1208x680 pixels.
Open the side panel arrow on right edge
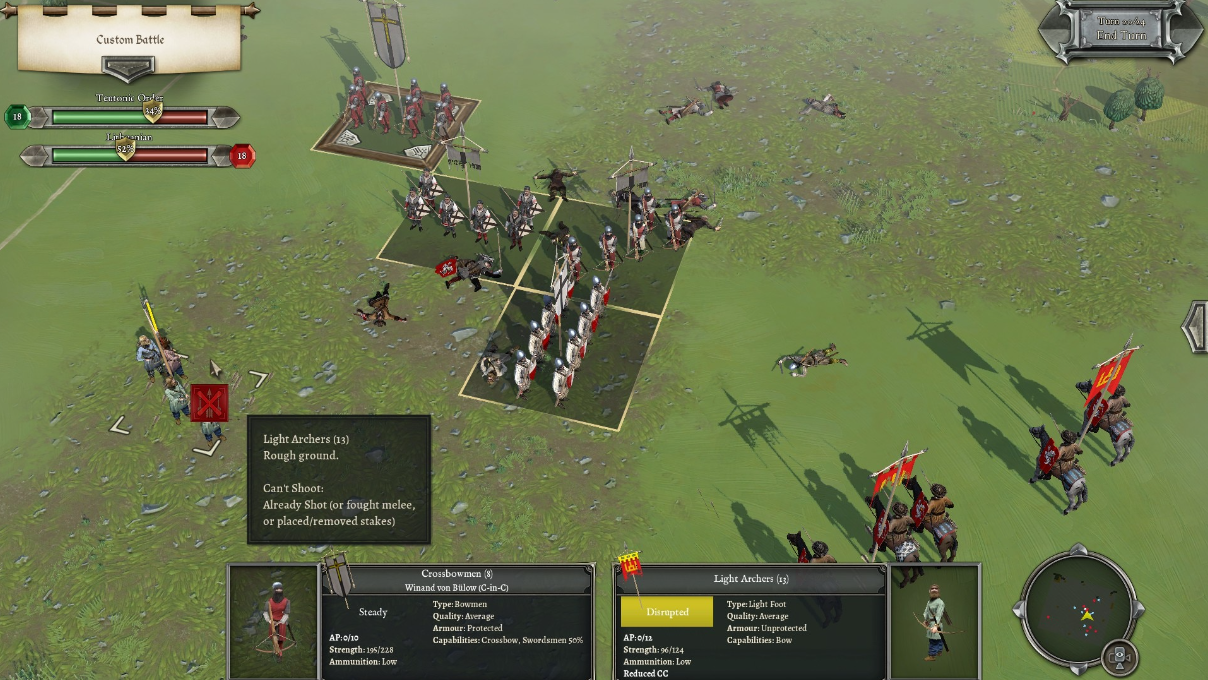(x=1194, y=326)
